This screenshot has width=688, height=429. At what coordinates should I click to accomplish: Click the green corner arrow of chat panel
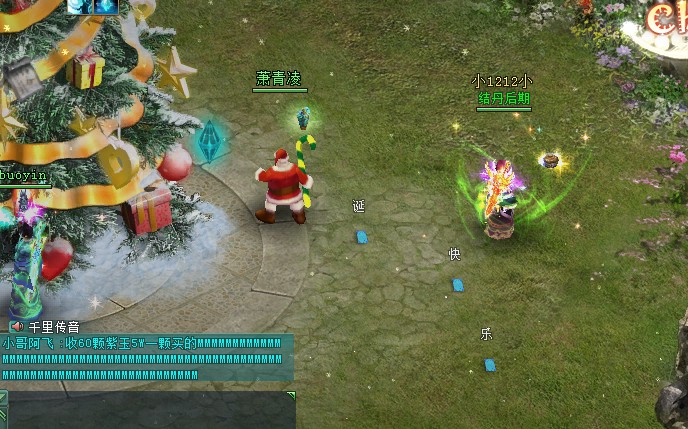(291, 396)
